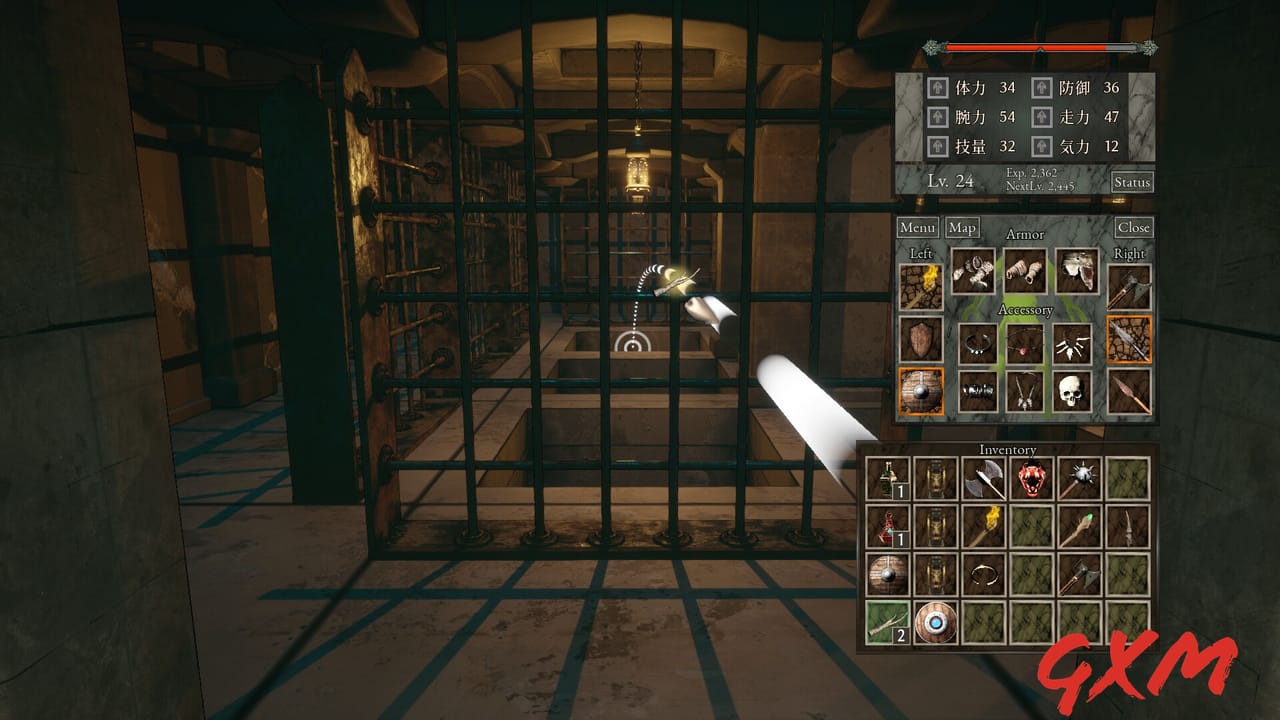
Task: Select the red pendant accessory
Action: [1023, 345]
